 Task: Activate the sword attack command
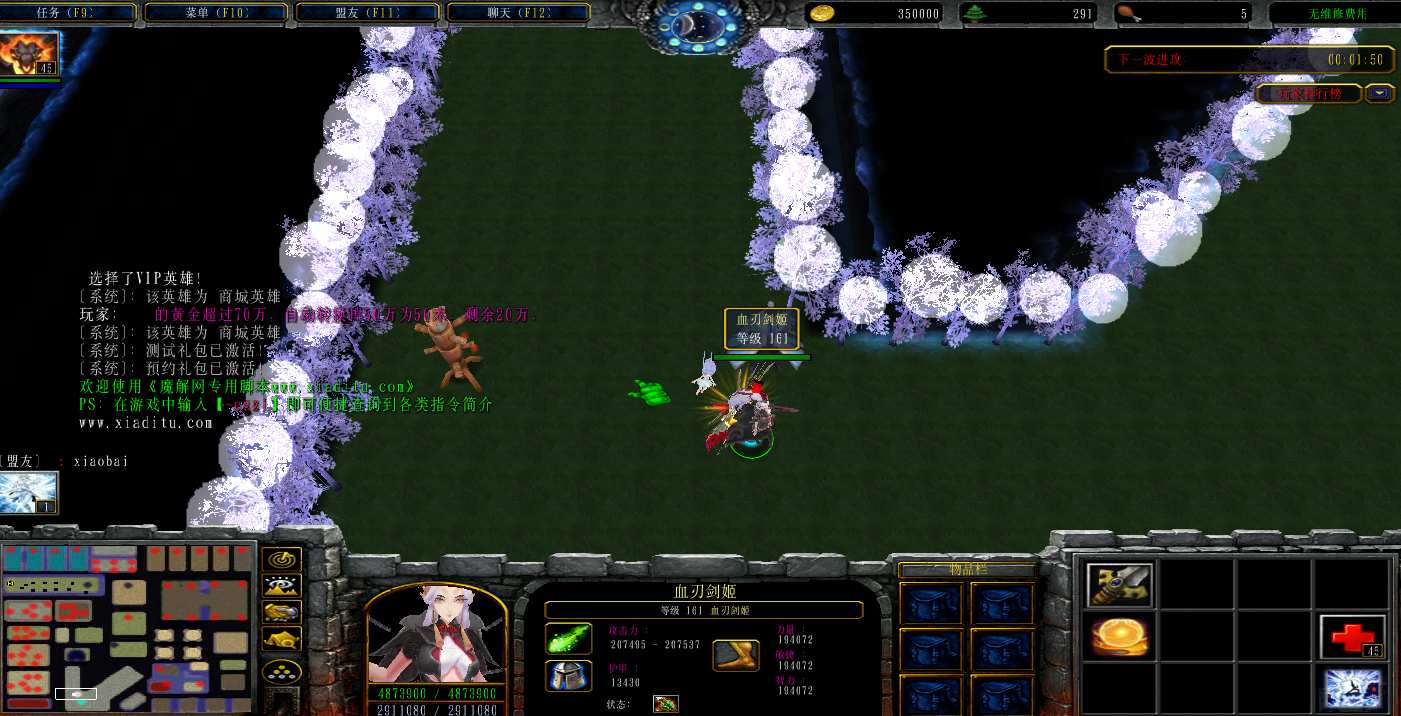coord(1120,585)
